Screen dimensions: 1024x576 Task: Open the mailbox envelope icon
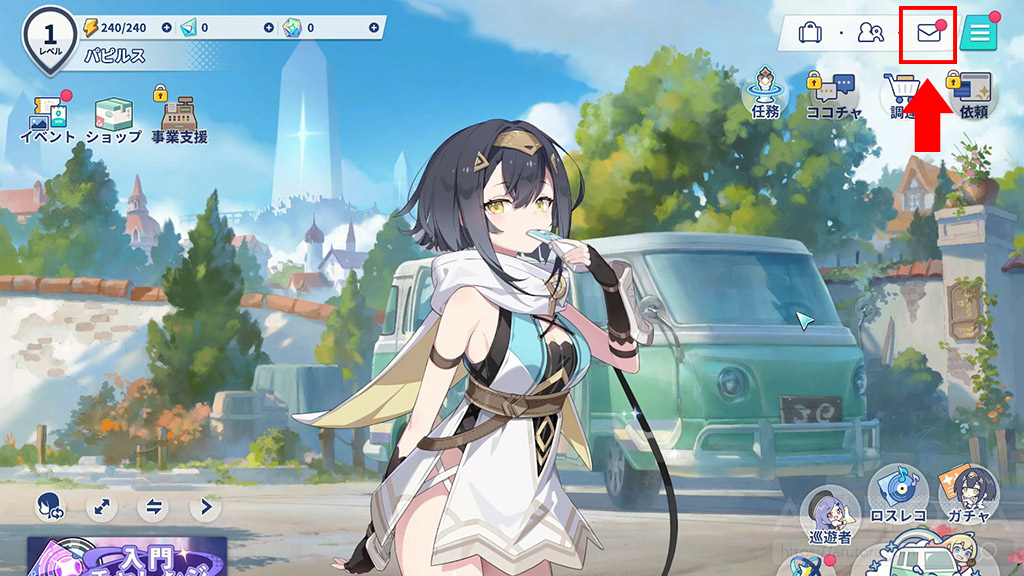pyautogui.click(x=929, y=33)
